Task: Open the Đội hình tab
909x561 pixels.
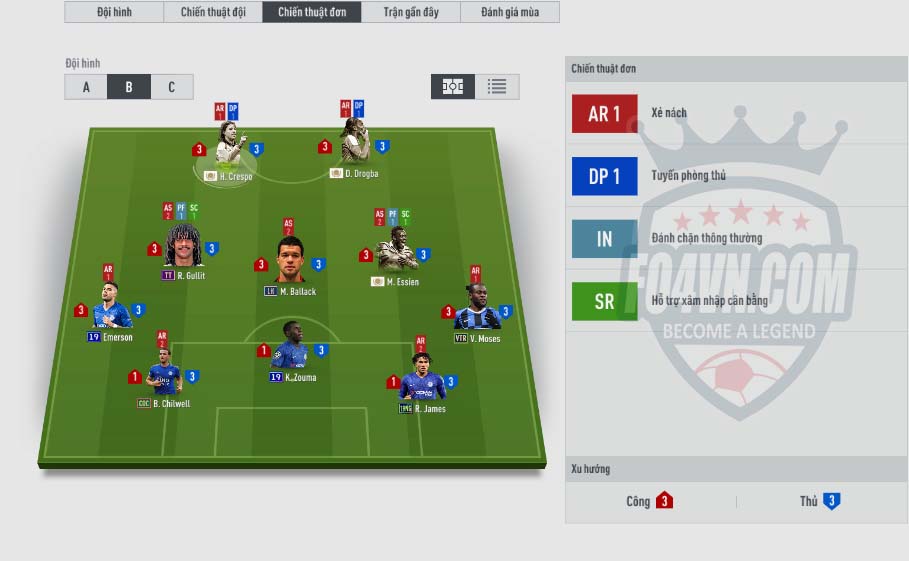Action: 114,12
